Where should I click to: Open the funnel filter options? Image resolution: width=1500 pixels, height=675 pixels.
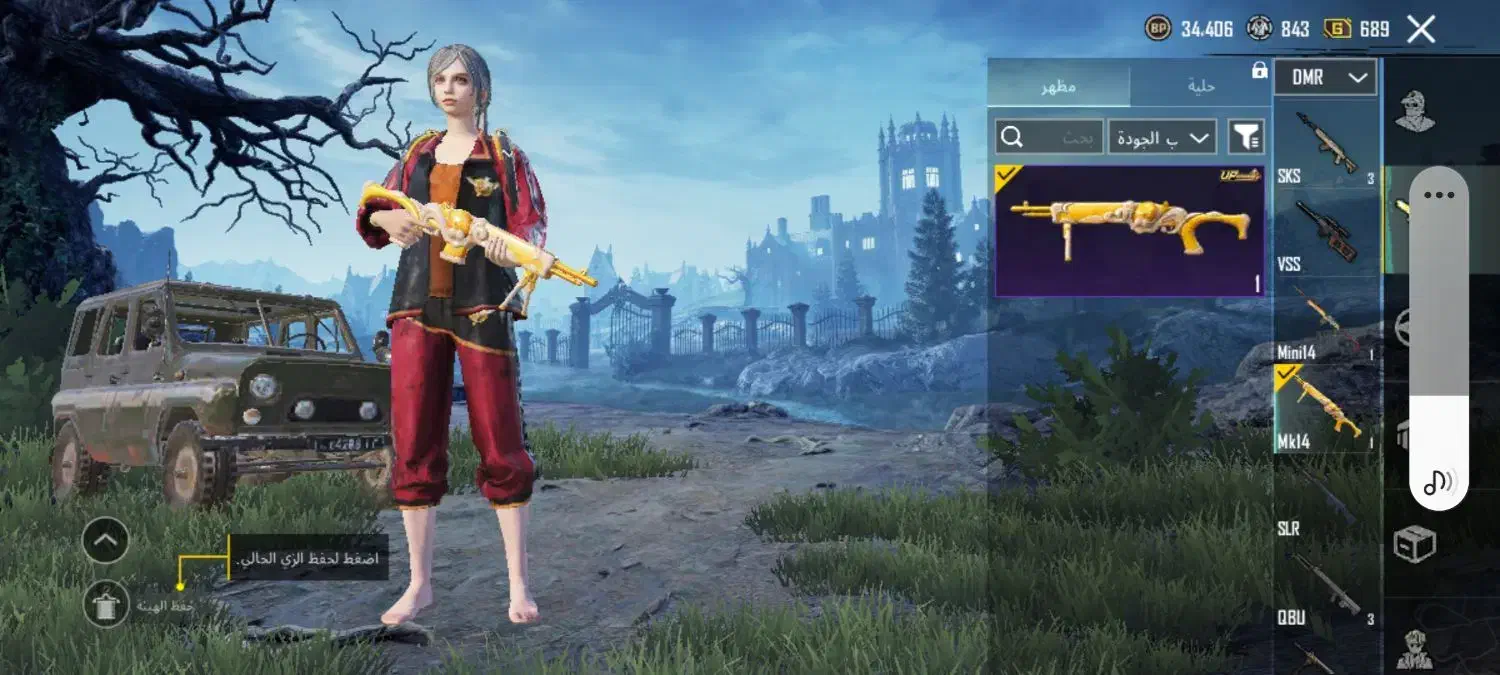tap(1246, 137)
